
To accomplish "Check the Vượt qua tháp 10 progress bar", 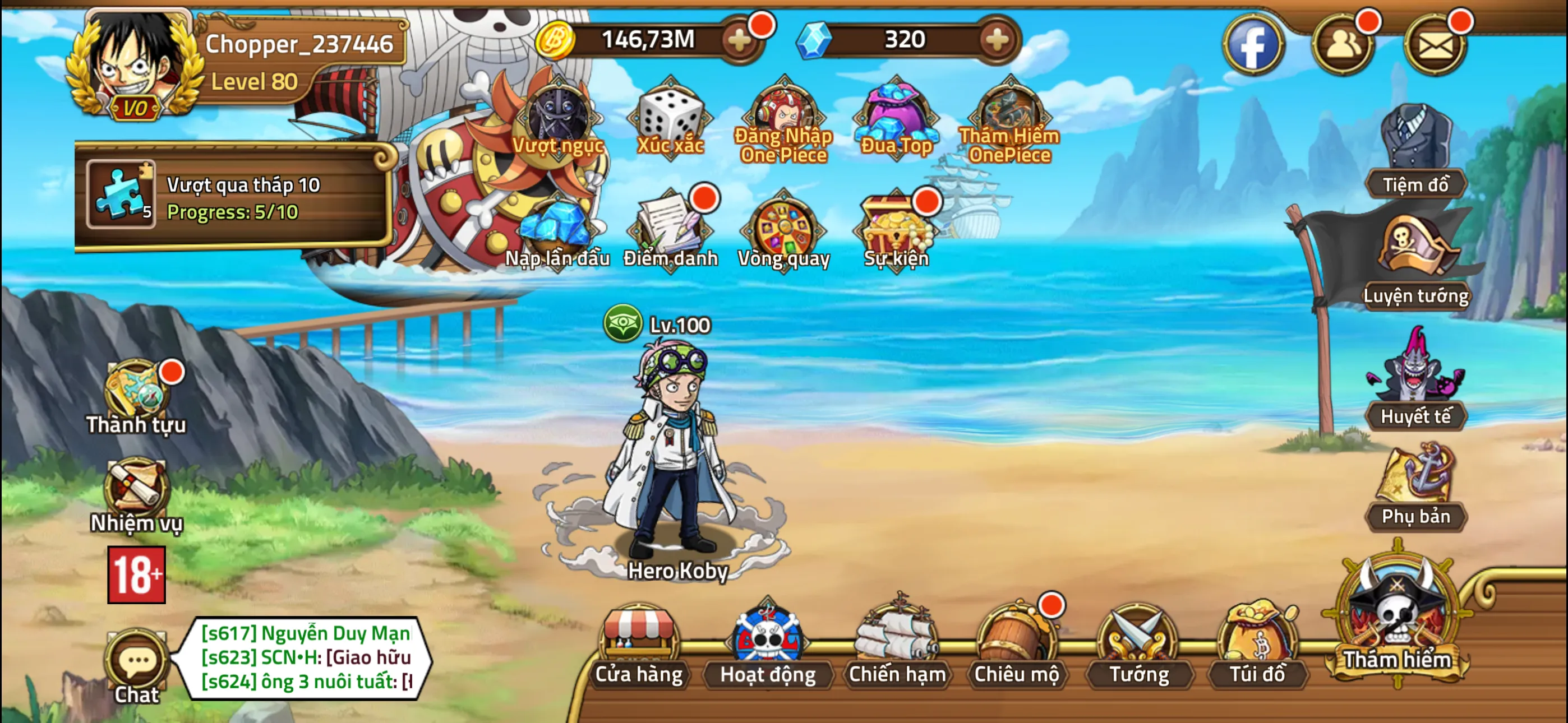I will tap(237, 201).
